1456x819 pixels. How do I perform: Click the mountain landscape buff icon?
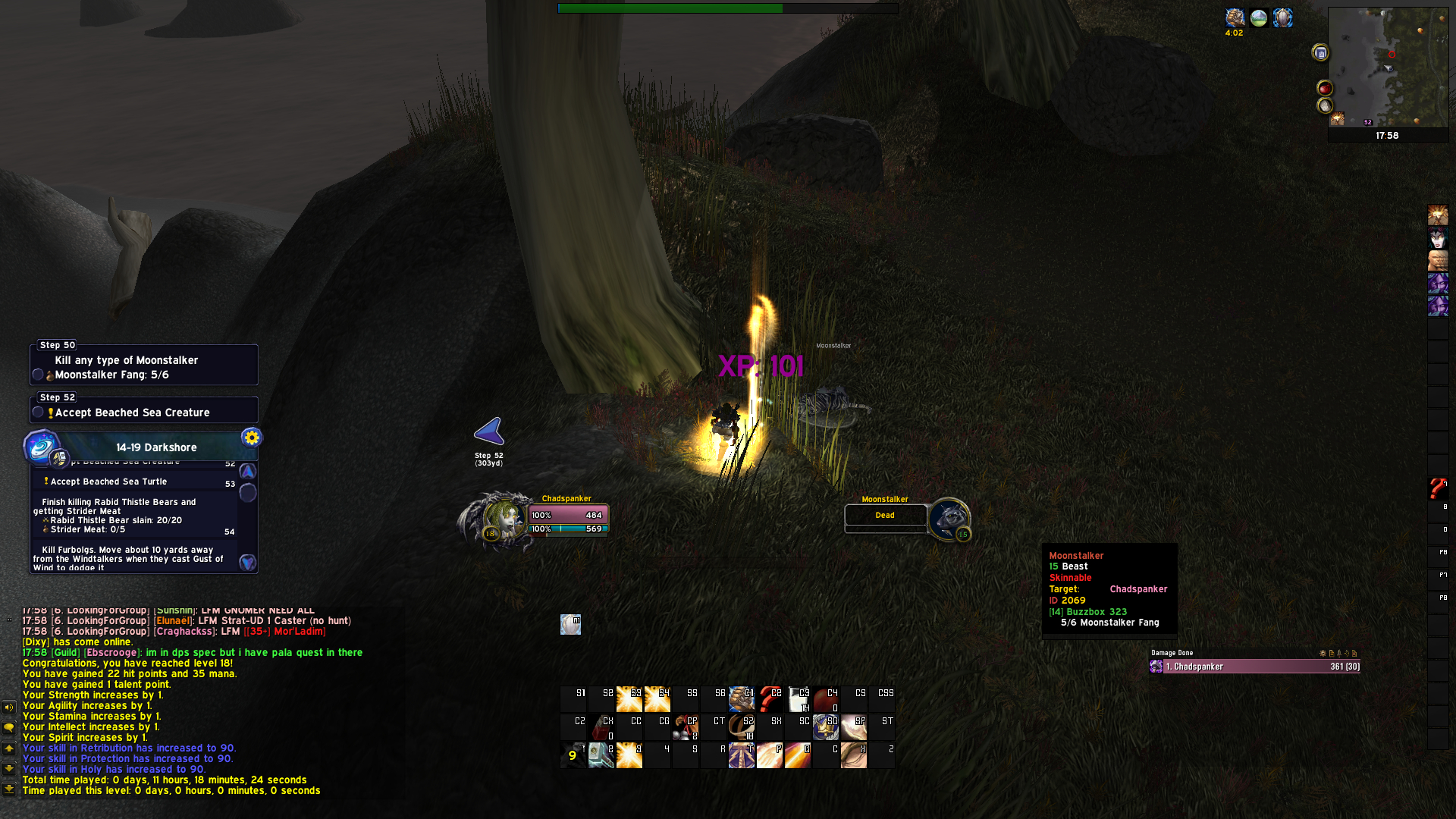tap(1259, 18)
